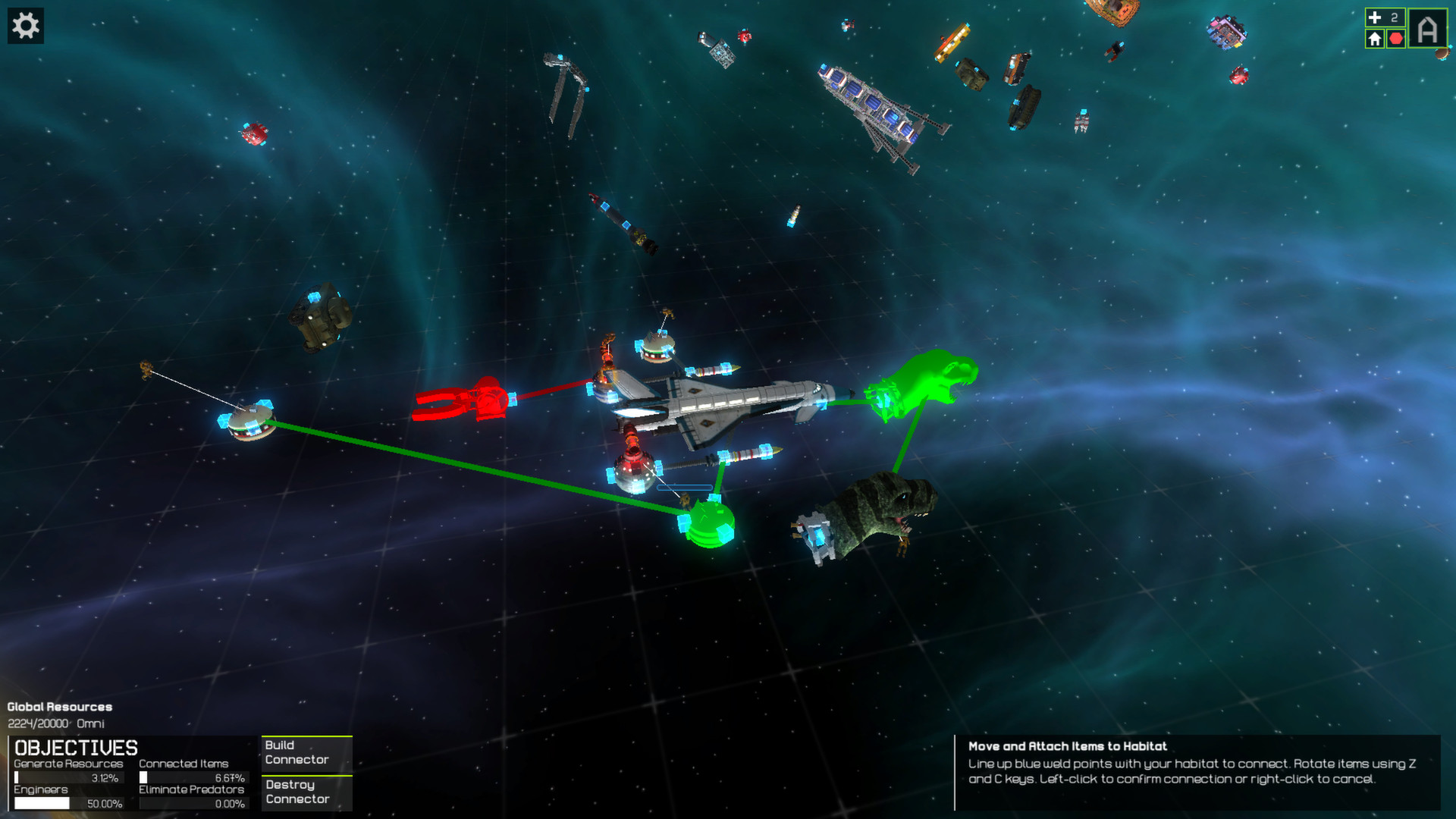
Task: Open the gear settings menu
Action: point(26,26)
